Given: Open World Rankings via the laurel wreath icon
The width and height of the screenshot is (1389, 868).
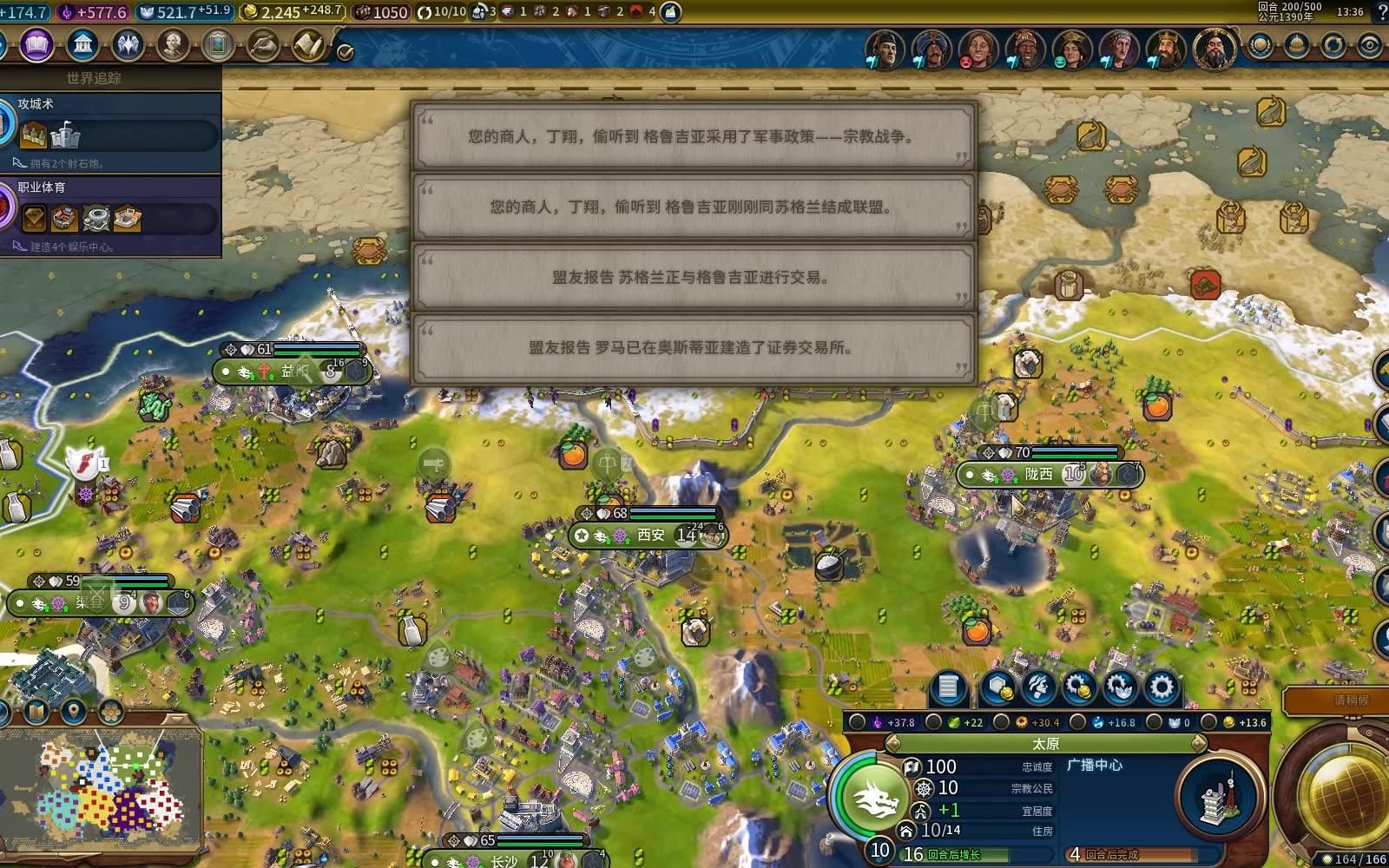Looking at the screenshot, I should click(1260, 44).
